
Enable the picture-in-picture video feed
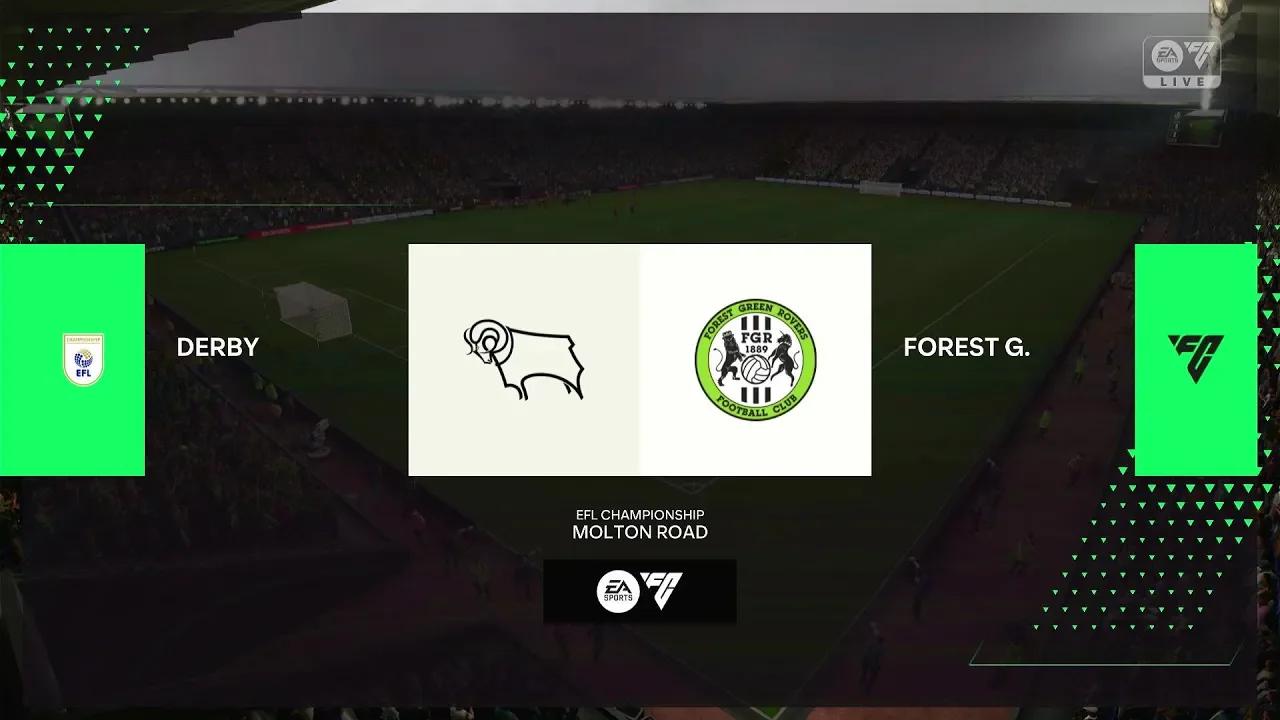click(x=1197, y=126)
